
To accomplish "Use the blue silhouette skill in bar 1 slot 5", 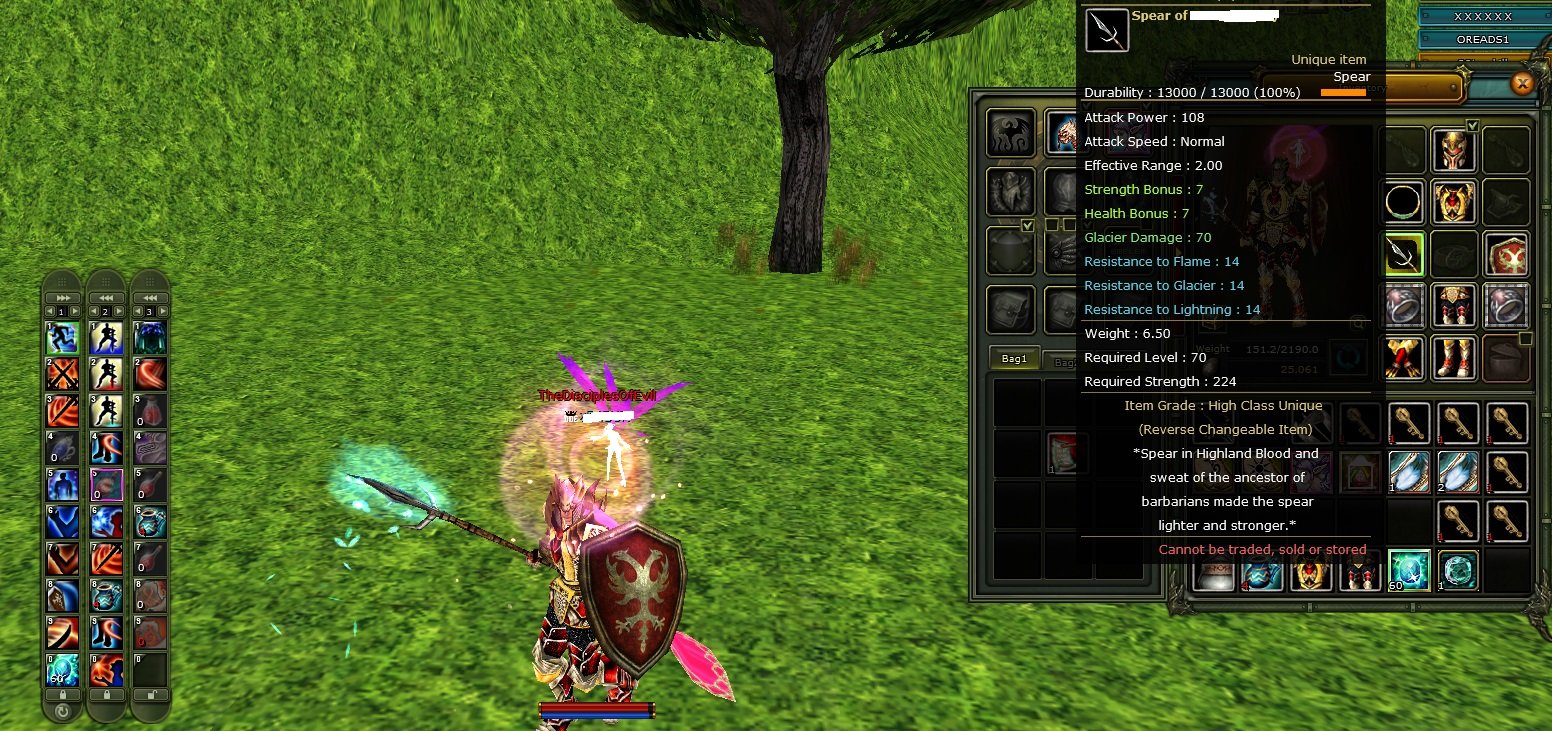I will (x=62, y=485).
